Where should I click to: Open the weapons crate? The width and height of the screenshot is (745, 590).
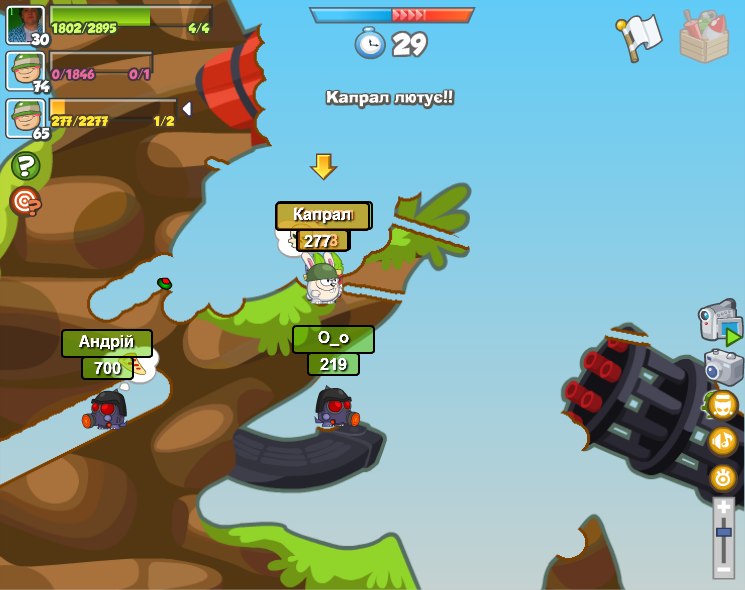point(704,37)
